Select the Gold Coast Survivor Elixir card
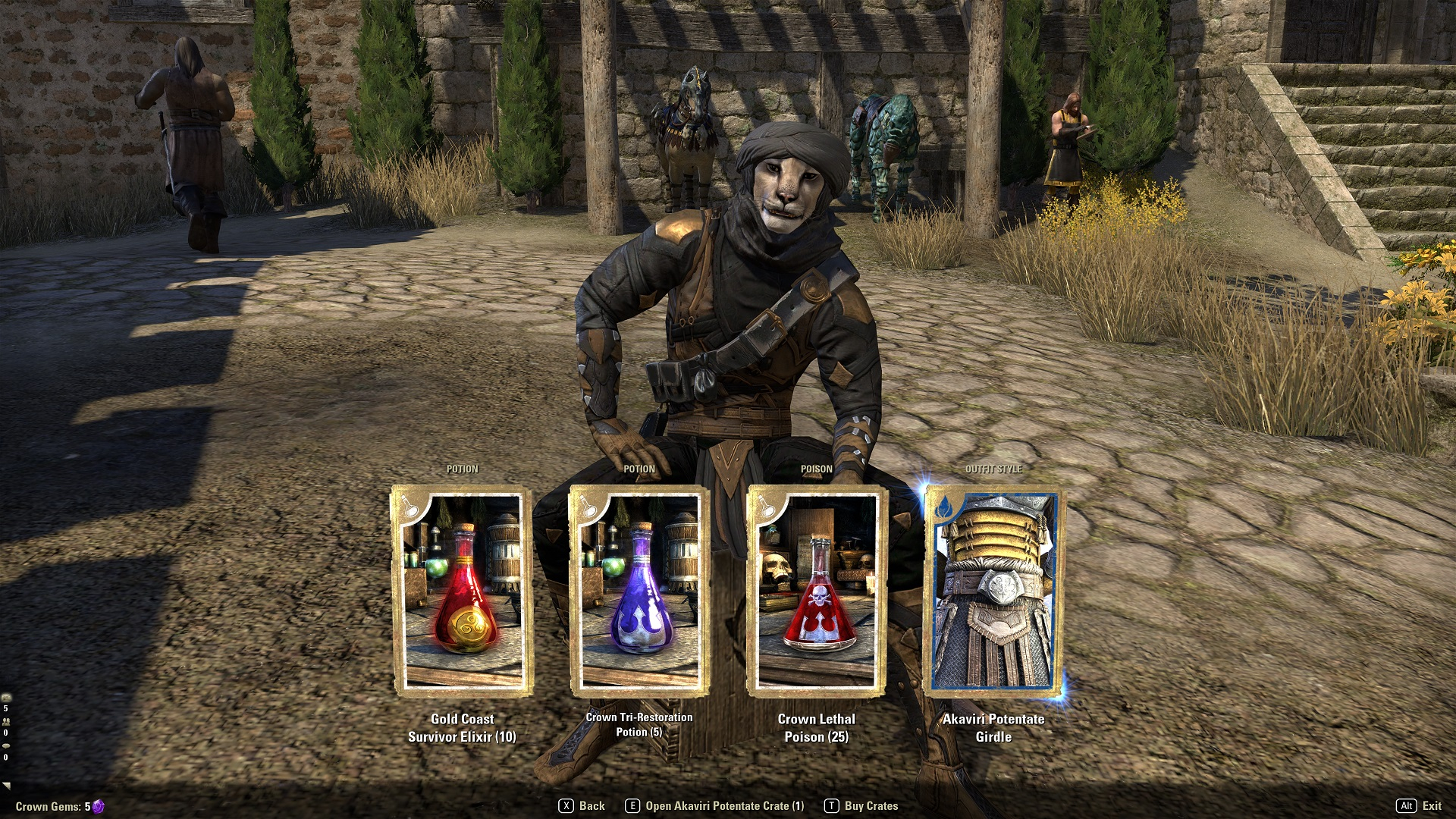This screenshot has height=819, width=1456. pyautogui.click(x=462, y=591)
